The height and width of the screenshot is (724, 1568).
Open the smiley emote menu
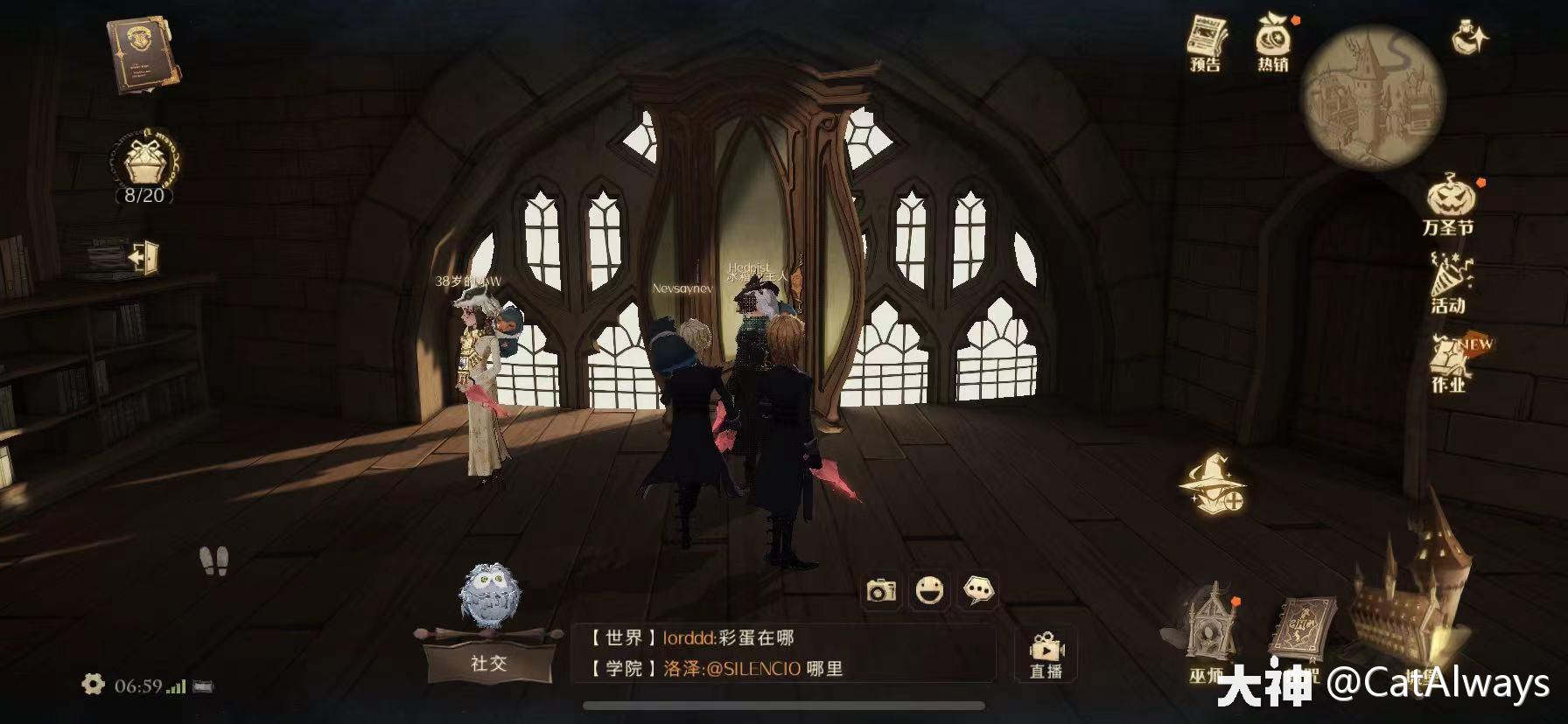(x=929, y=591)
